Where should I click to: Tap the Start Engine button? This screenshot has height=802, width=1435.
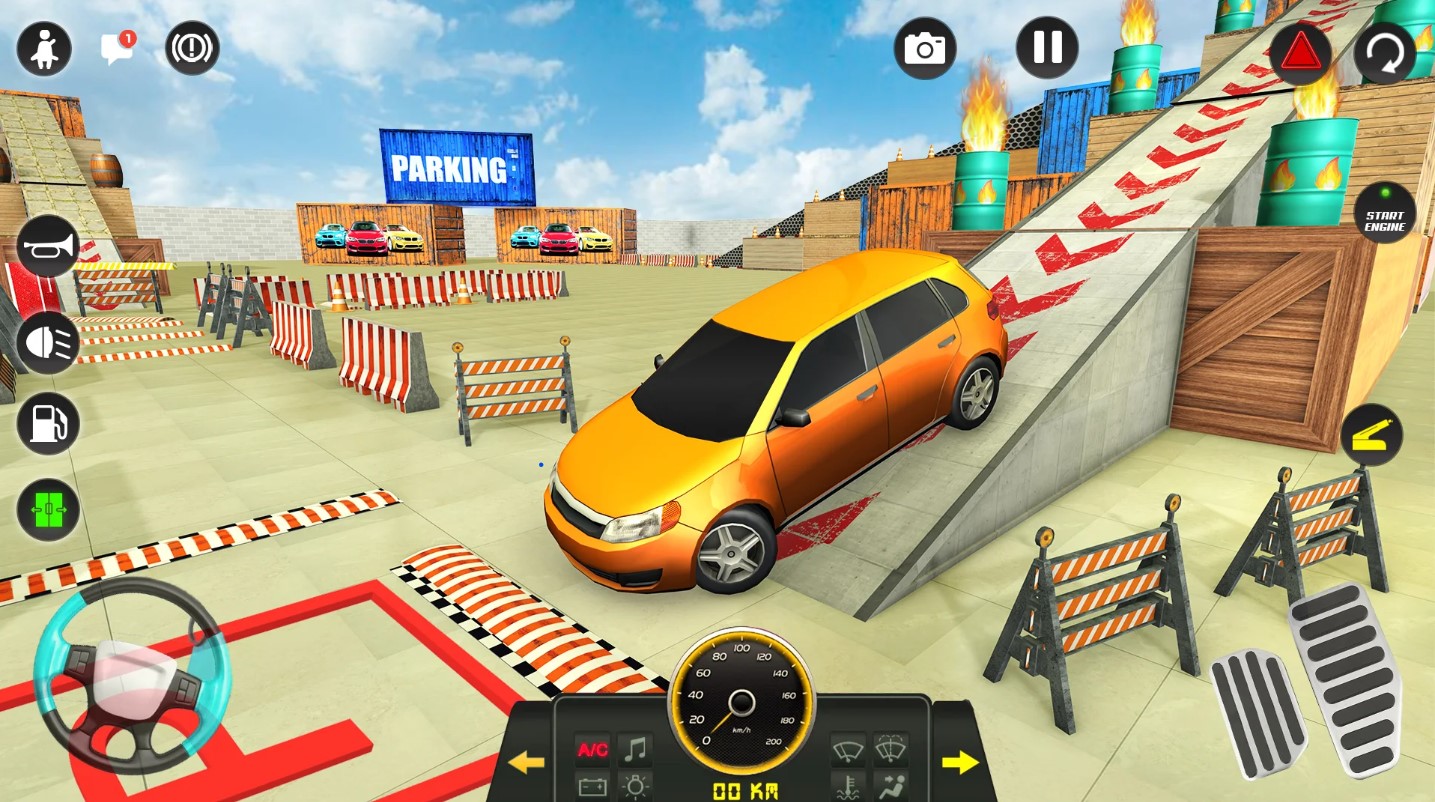[1385, 213]
